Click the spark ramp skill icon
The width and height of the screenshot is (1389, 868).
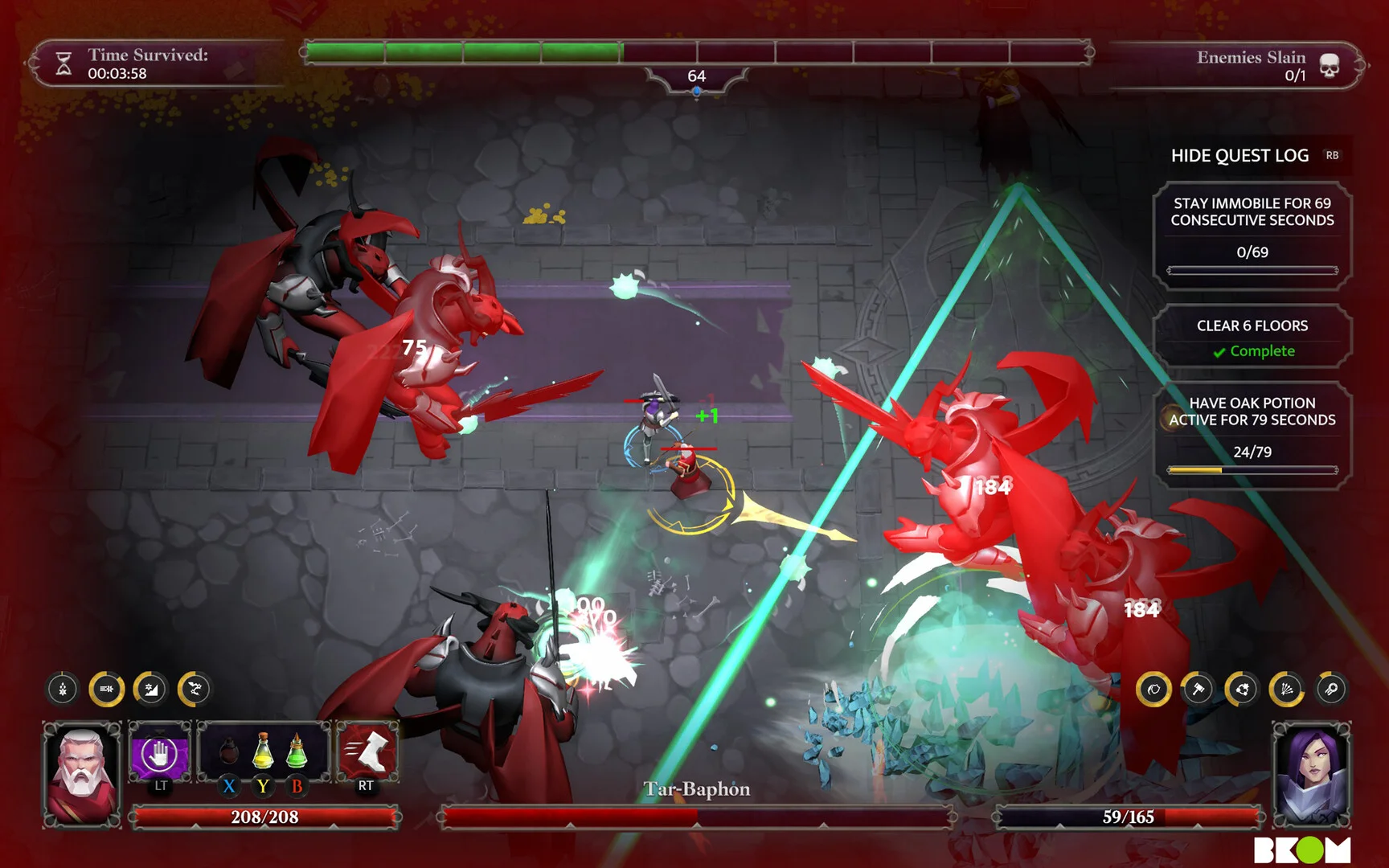[x=150, y=689]
